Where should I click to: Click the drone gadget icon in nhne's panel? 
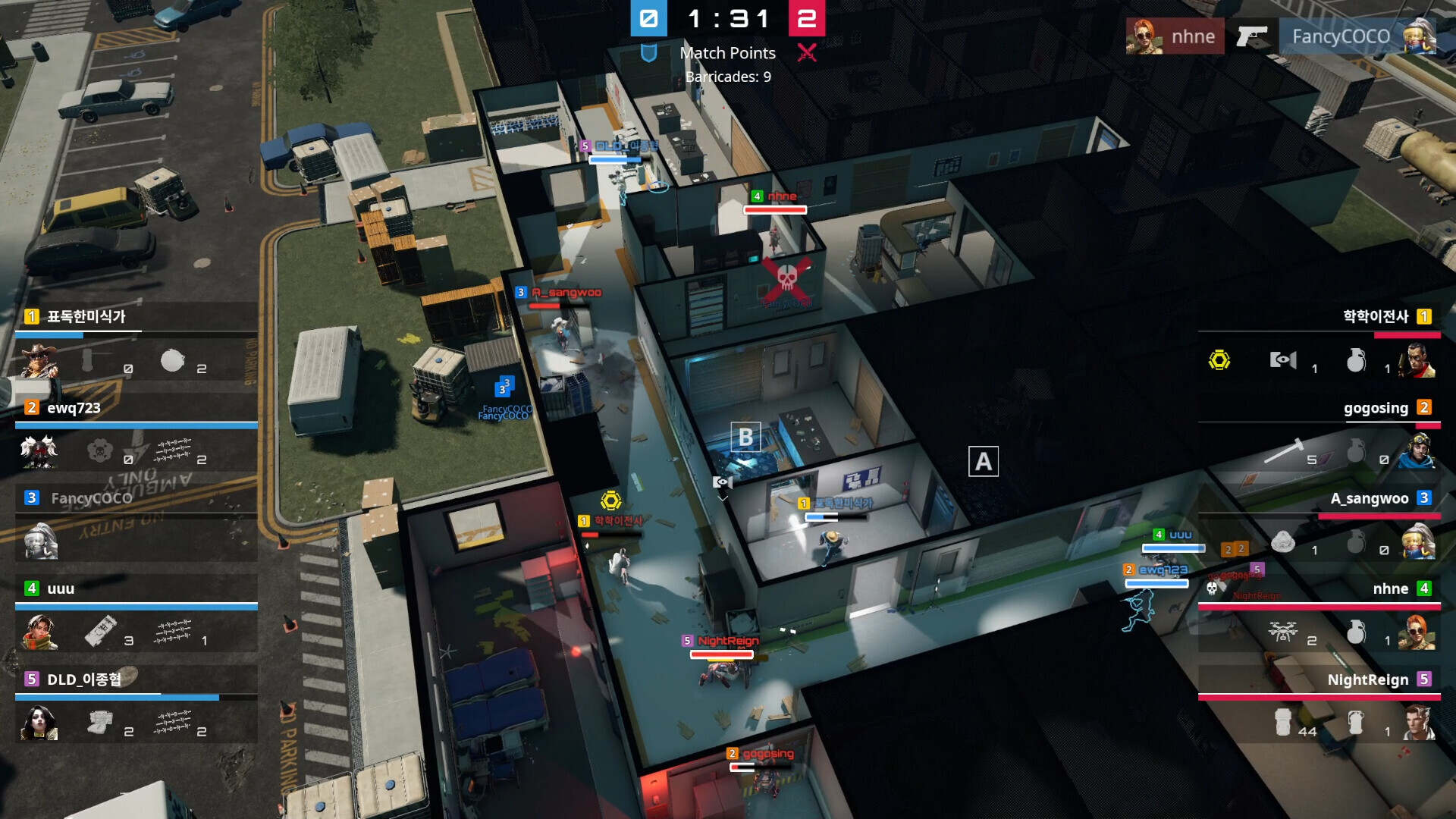(1283, 632)
